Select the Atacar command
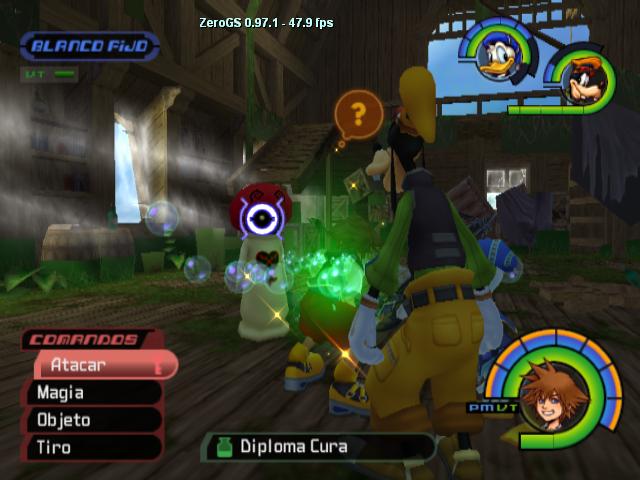The image size is (640, 480). click(100, 365)
